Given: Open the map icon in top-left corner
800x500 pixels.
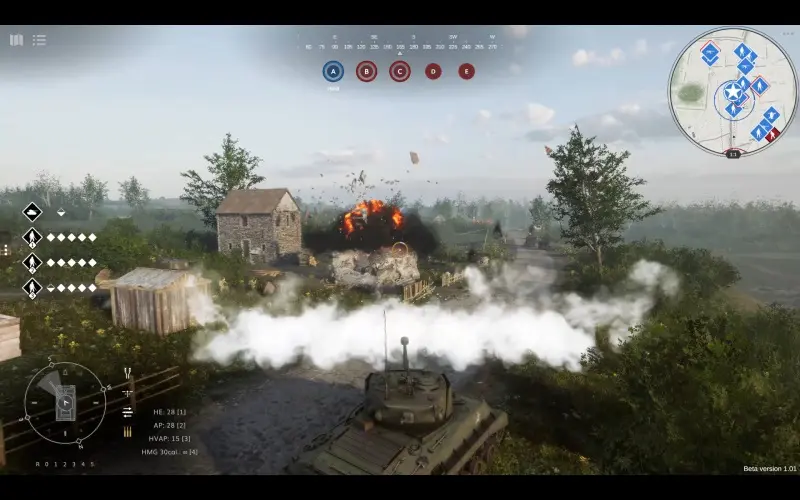Looking at the screenshot, I should click(16, 40).
